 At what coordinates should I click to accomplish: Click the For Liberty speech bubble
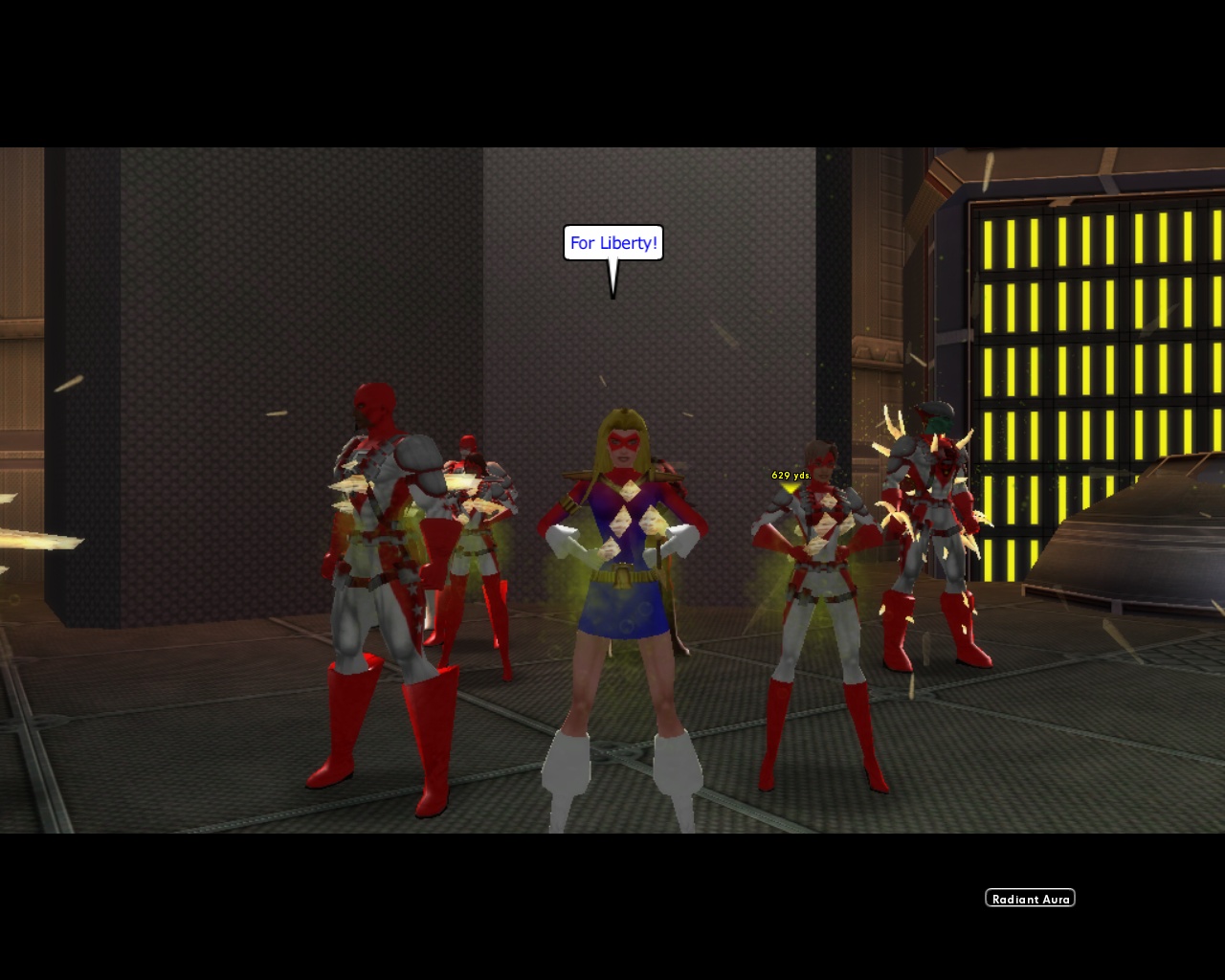click(613, 243)
